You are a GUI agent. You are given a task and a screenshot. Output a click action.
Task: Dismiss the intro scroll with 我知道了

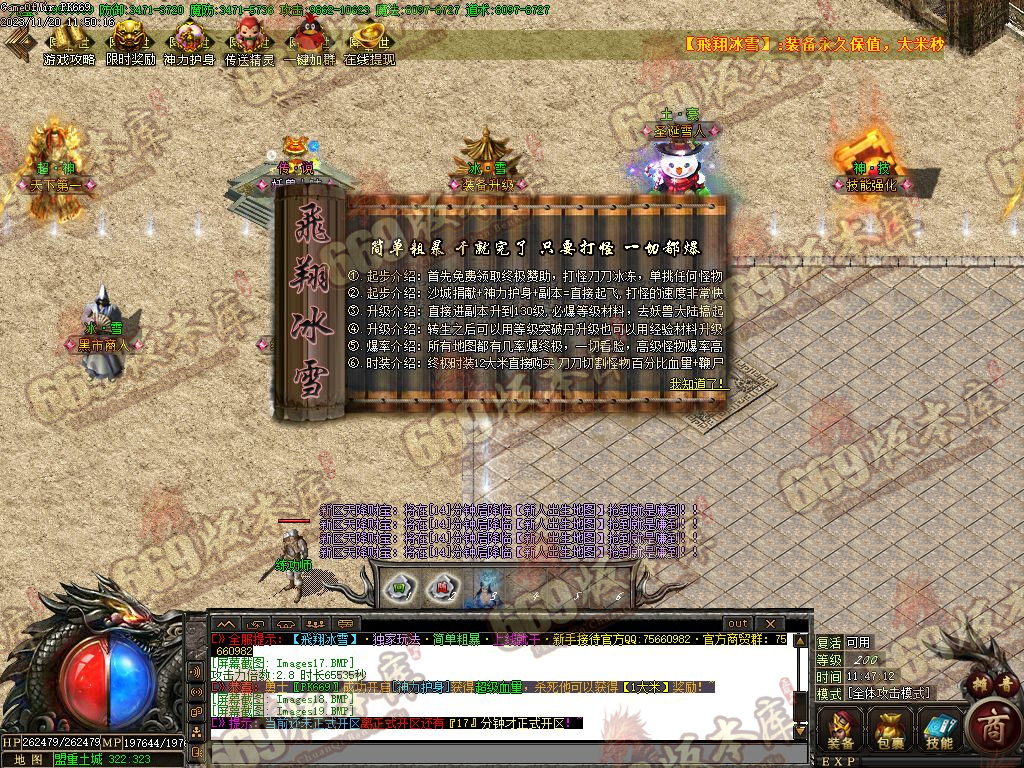699,383
